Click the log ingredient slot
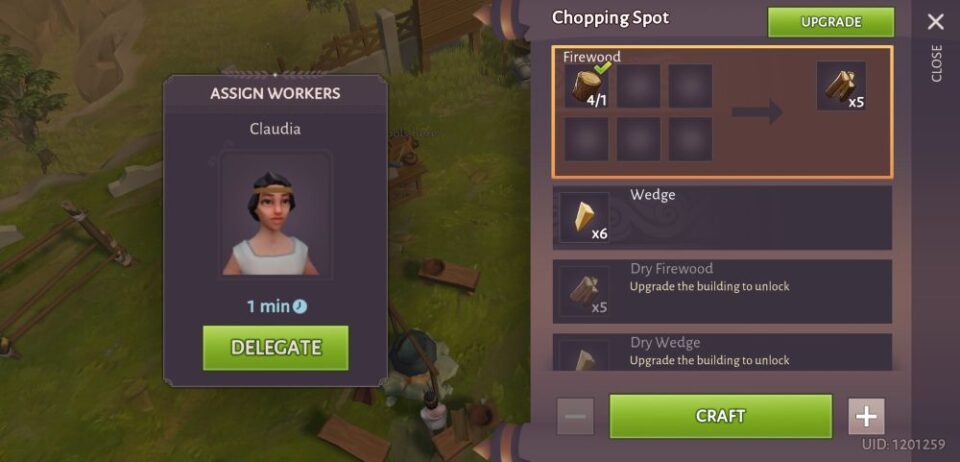Image resolution: width=960 pixels, height=462 pixels. 588,87
